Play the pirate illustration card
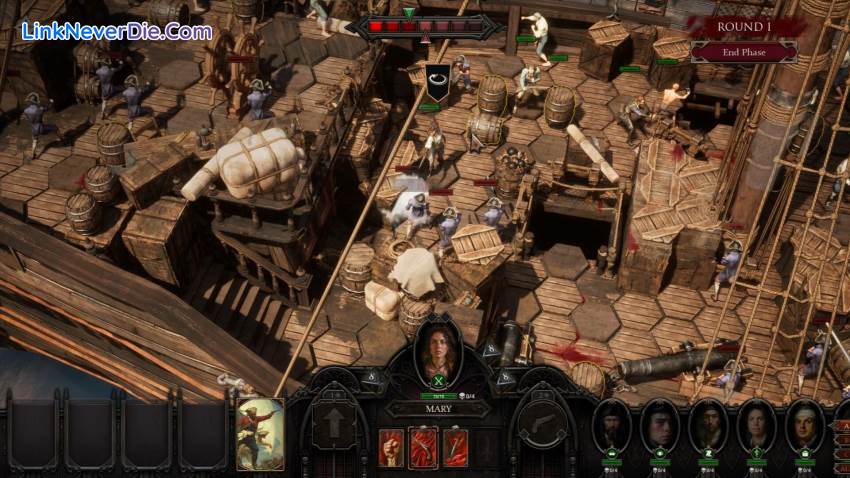Viewport: 850px width, 478px height. coord(258,433)
